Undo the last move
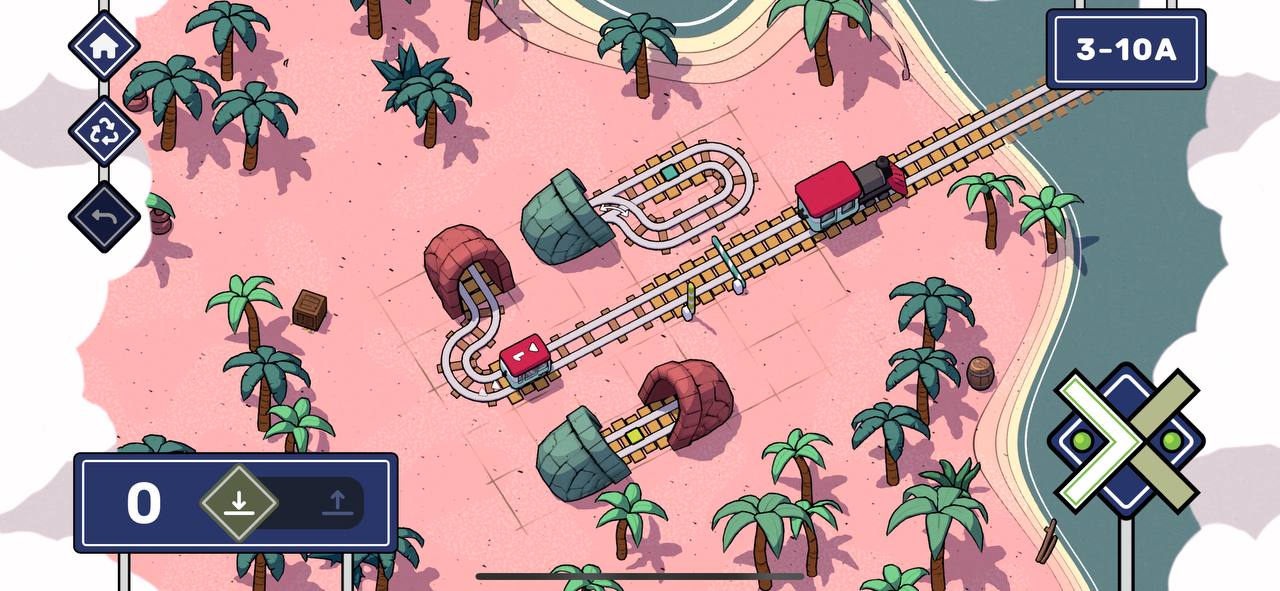 pyautogui.click(x=104, y=217)
